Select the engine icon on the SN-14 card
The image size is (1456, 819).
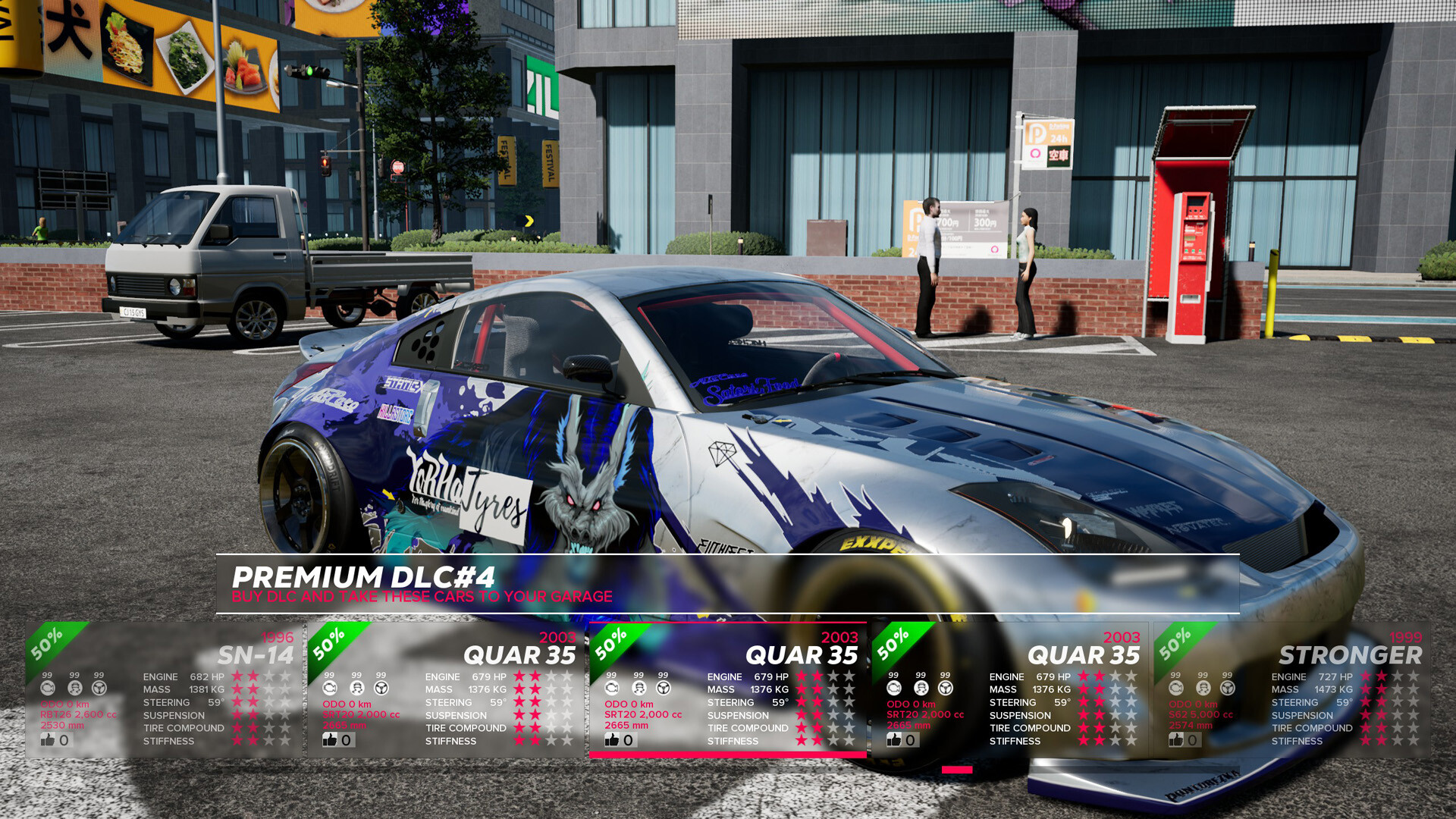(49, 688)
